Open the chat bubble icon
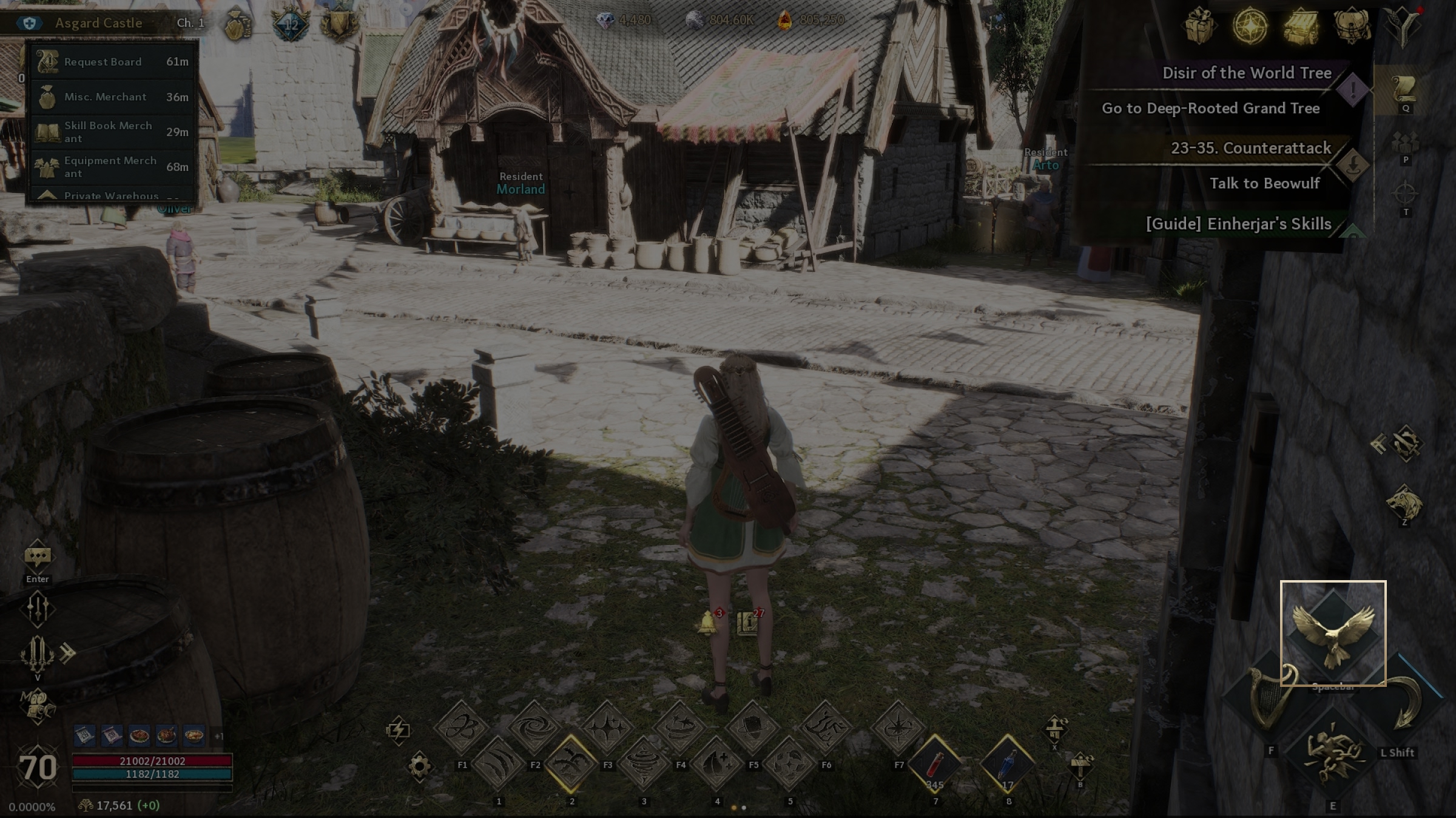The image size is (1456, 818). pos(38,556)
